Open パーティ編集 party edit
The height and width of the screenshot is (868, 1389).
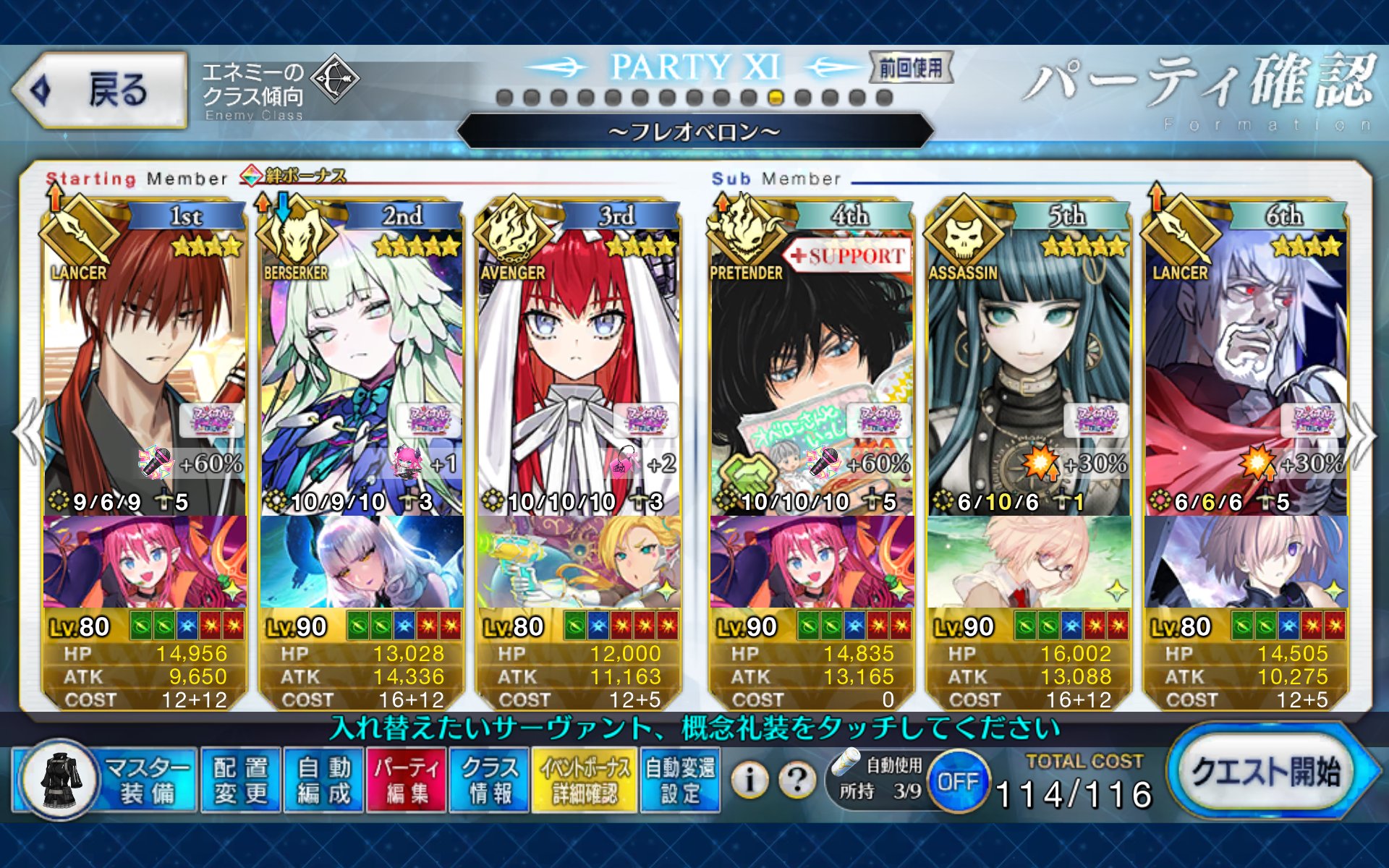(407, 781)
